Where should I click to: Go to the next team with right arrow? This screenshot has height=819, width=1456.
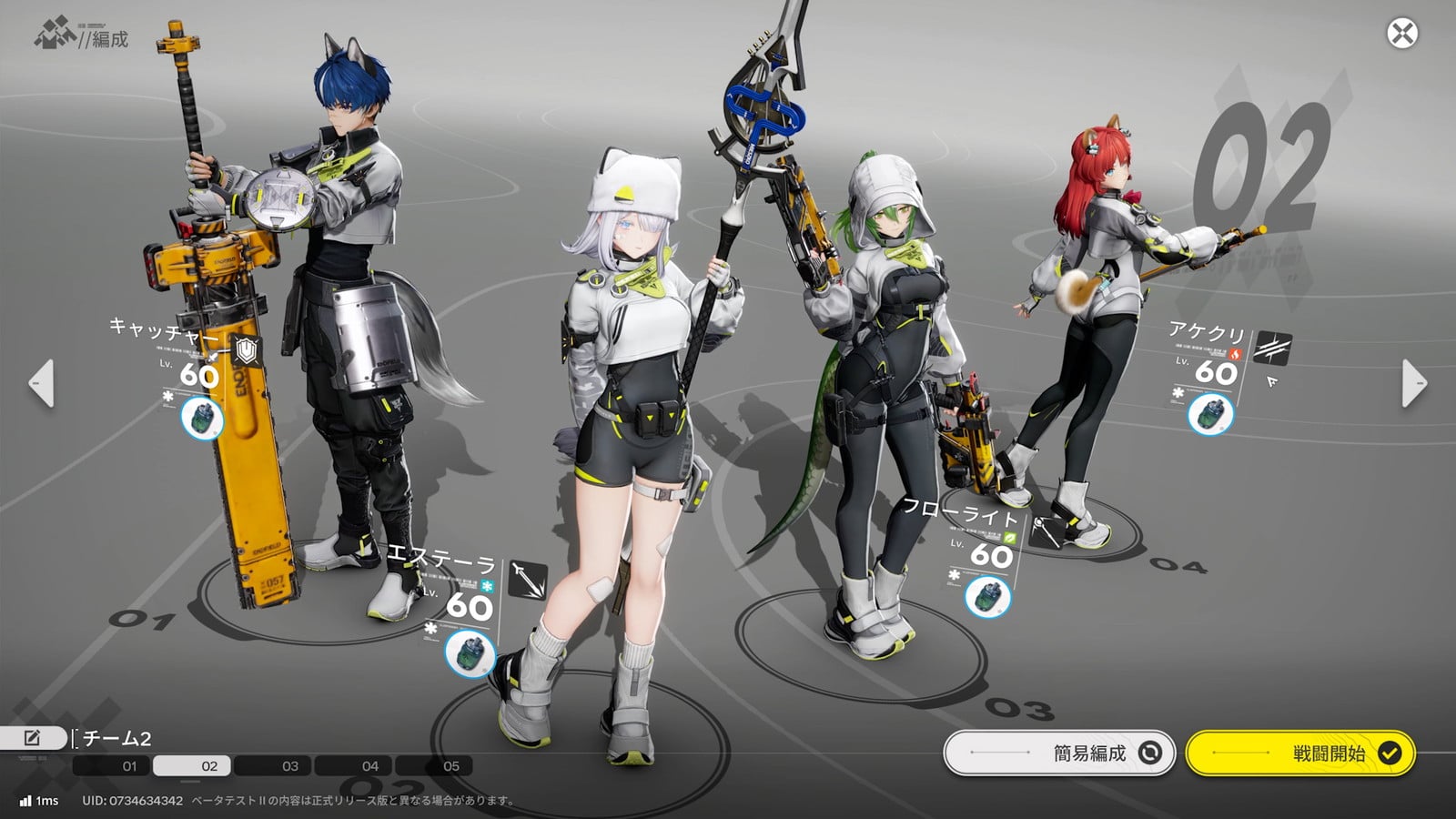point(1414,383)
